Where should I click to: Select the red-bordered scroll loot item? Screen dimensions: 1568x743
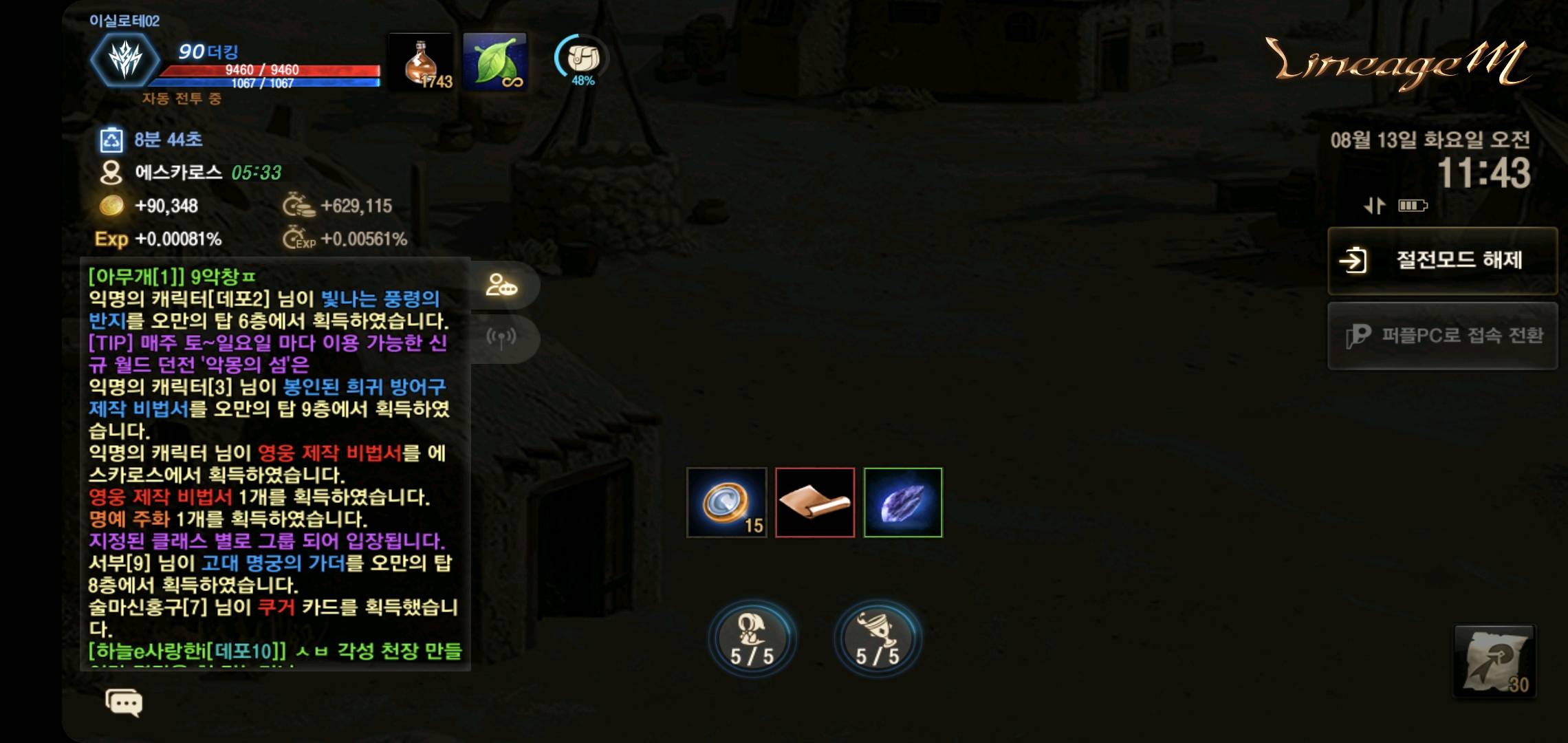pos(815,502)
